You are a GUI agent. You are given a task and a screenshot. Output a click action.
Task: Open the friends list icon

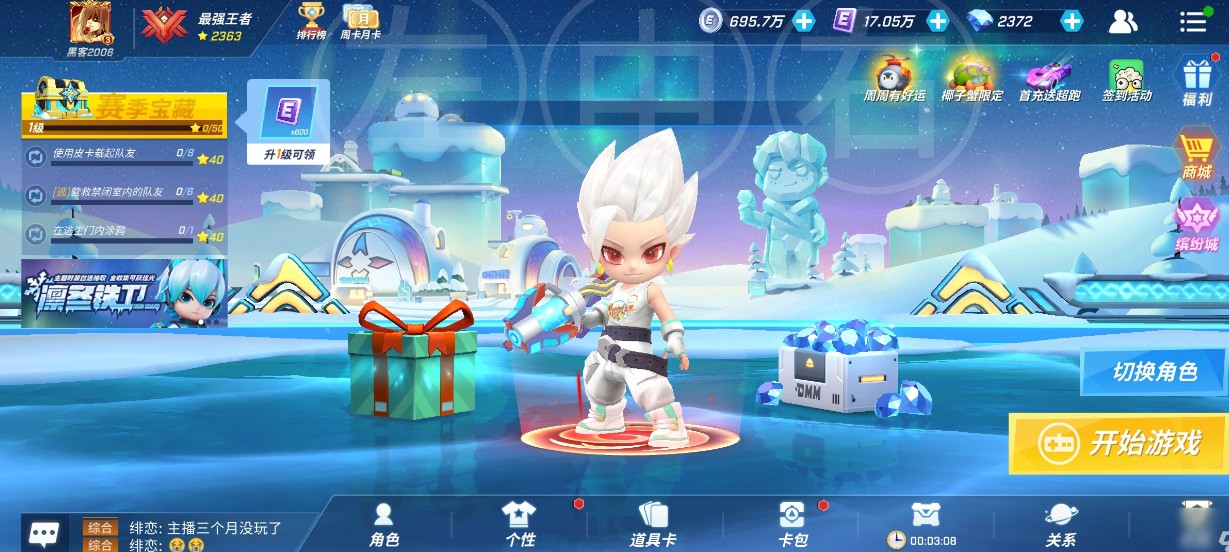click(1124, 21)
